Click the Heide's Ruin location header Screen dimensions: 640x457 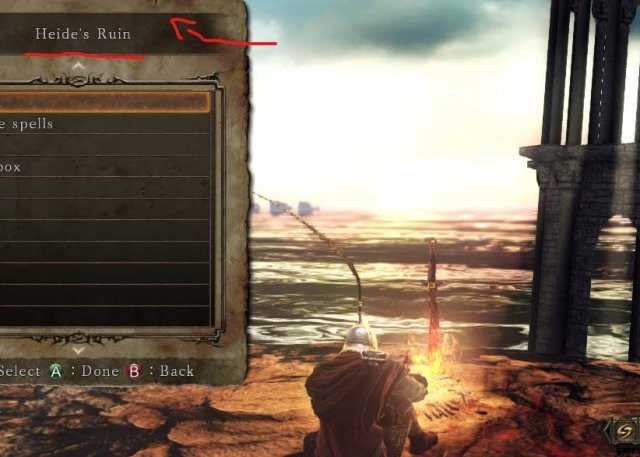coord(82,34)
